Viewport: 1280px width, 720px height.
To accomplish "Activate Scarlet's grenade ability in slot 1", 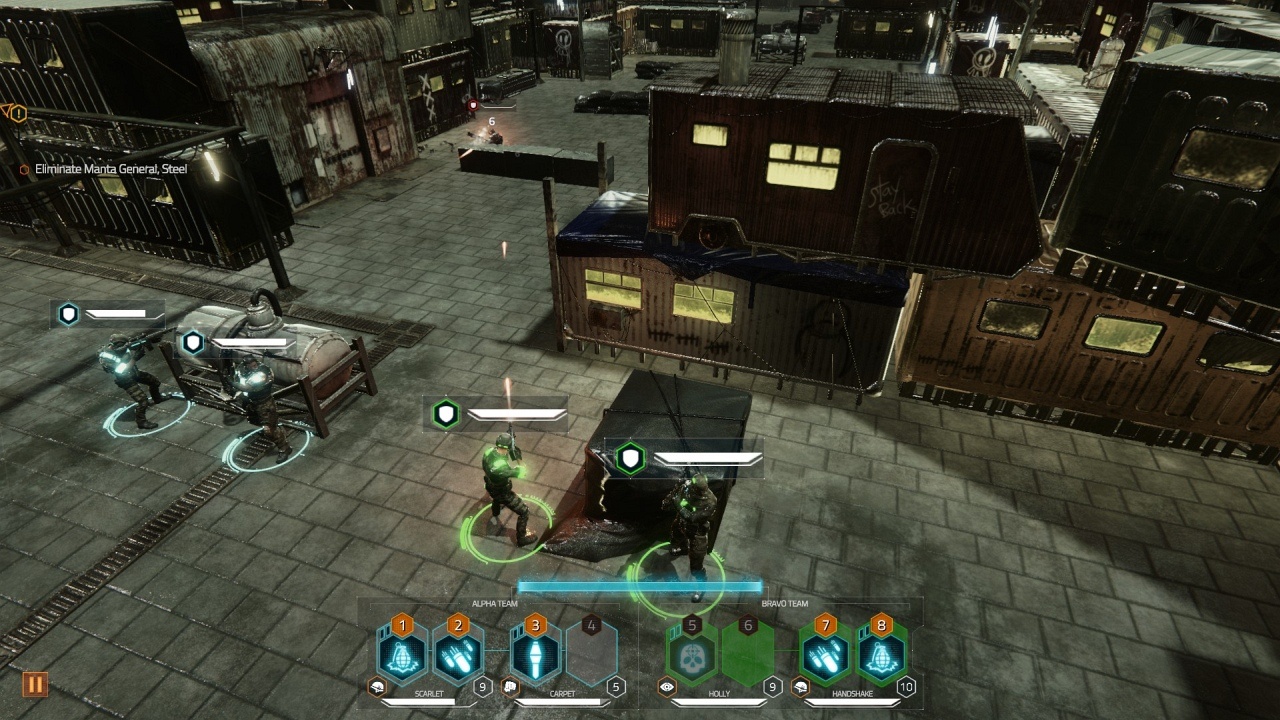I will (x=402, y=655).
